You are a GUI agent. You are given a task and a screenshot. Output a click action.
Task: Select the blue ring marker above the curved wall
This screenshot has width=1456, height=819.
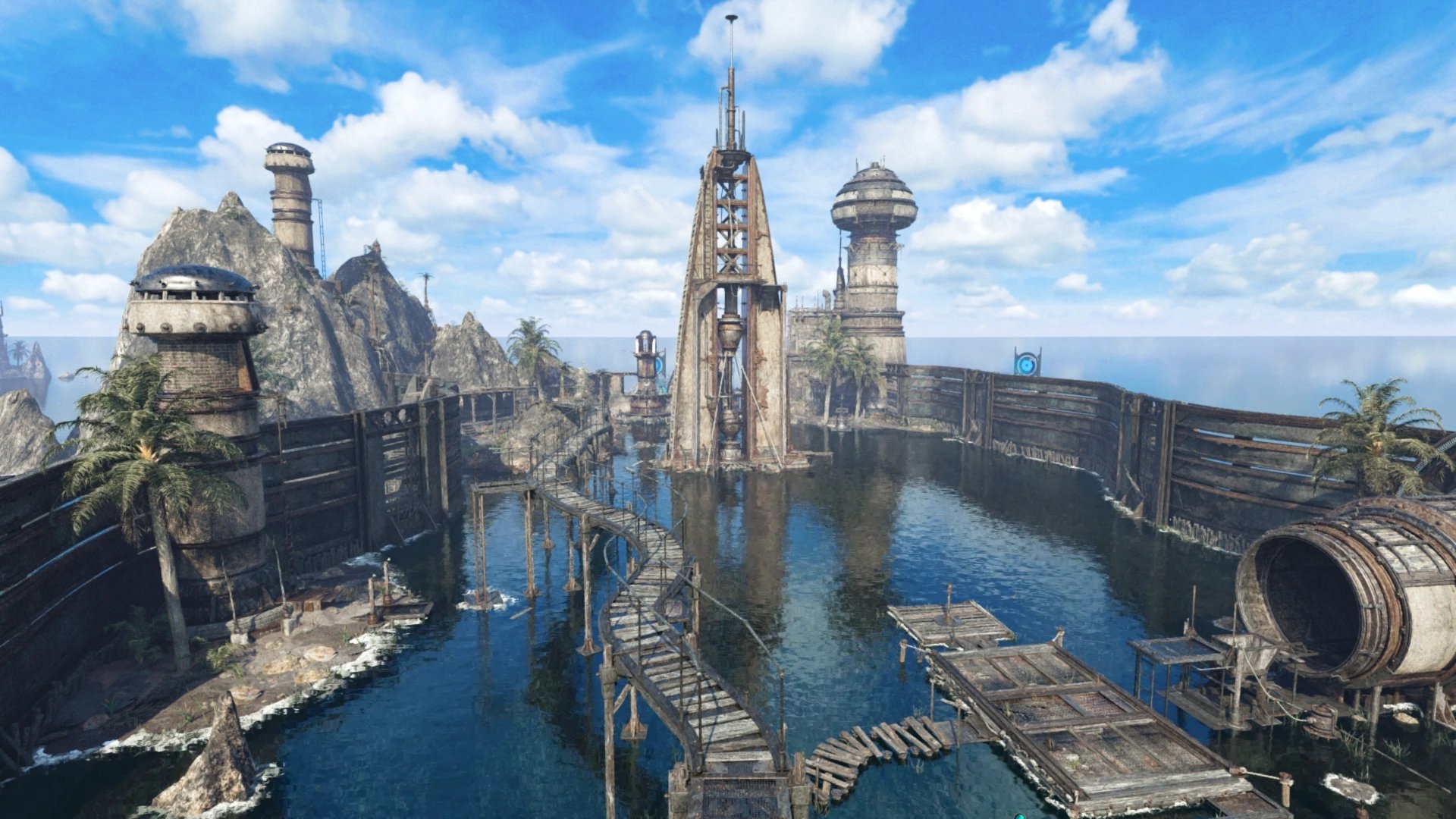point(1027,362)
